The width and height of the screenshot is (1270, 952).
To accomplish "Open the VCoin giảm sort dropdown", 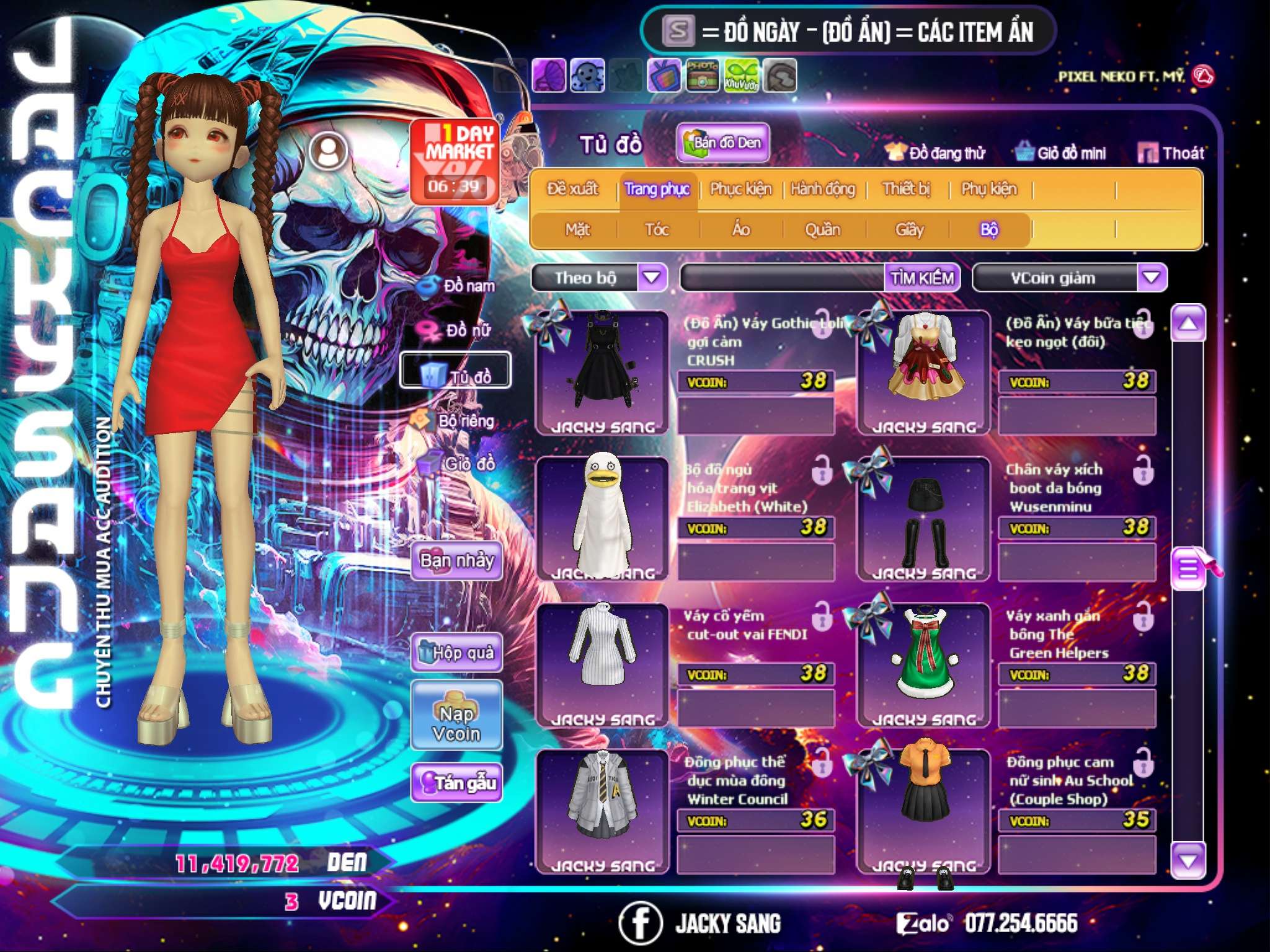I will [x=1151, y=277].
